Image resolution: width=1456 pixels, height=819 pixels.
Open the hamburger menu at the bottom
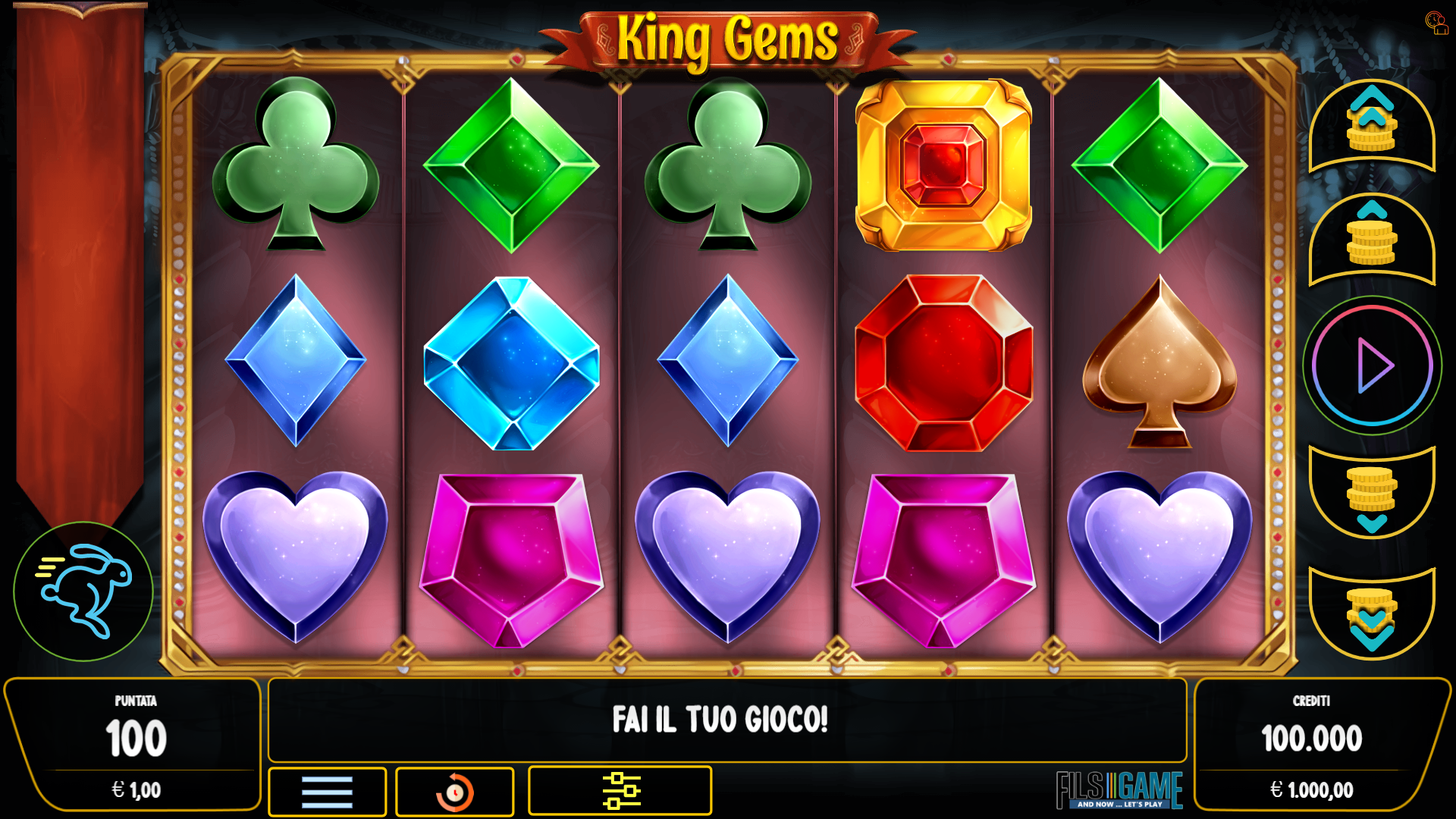click(326, 790)
